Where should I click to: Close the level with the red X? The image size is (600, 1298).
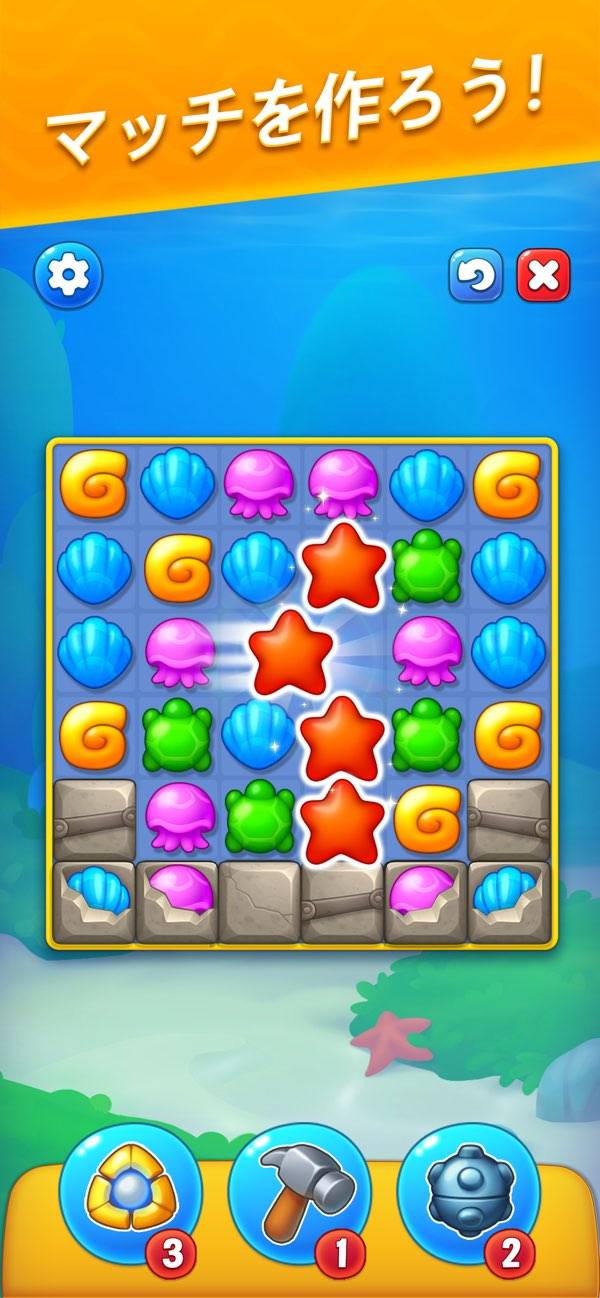pos(543,276)
